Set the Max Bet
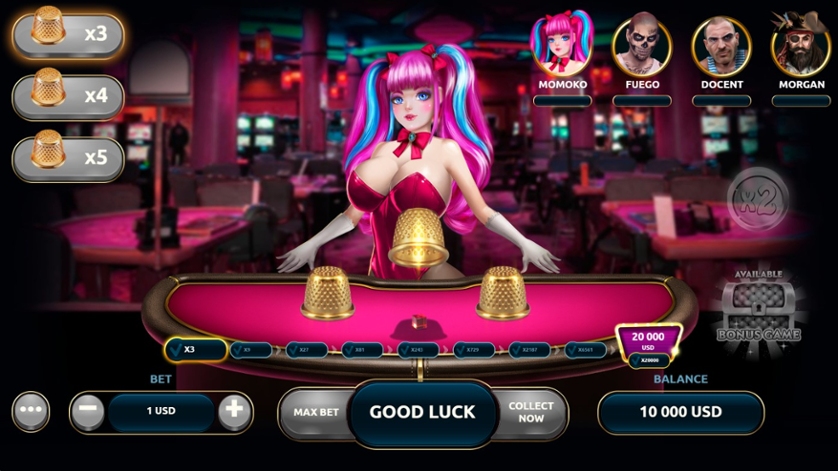 315,412
